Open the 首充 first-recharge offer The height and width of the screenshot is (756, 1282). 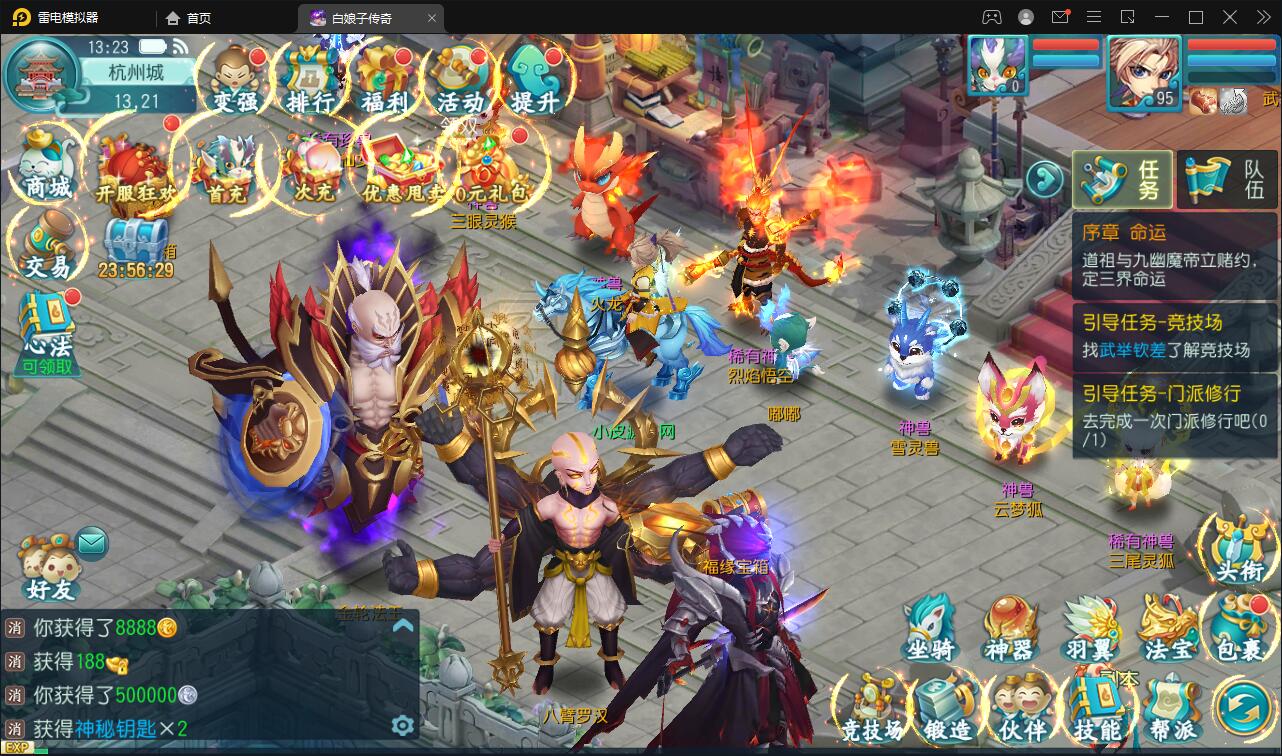click(228, 170)
